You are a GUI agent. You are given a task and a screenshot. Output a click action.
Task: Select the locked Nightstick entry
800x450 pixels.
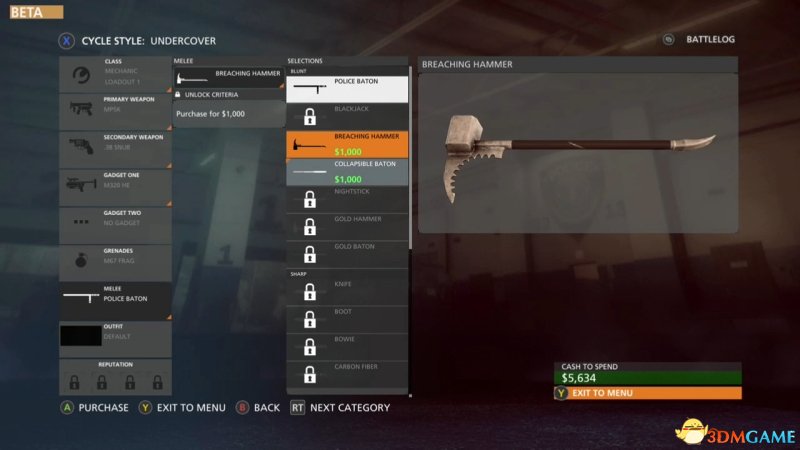[347, 198]
